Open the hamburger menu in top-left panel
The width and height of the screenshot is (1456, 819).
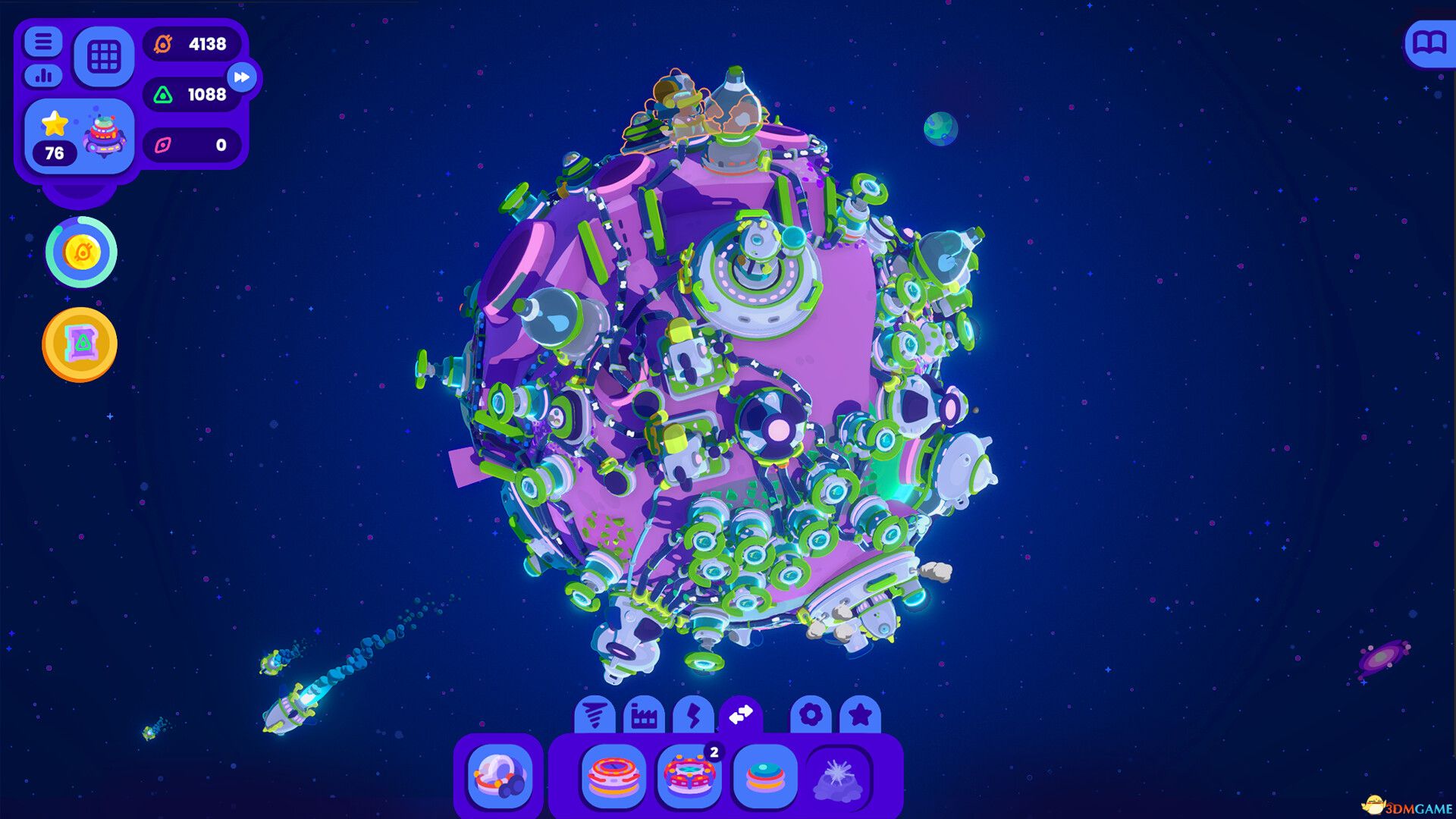45,42
